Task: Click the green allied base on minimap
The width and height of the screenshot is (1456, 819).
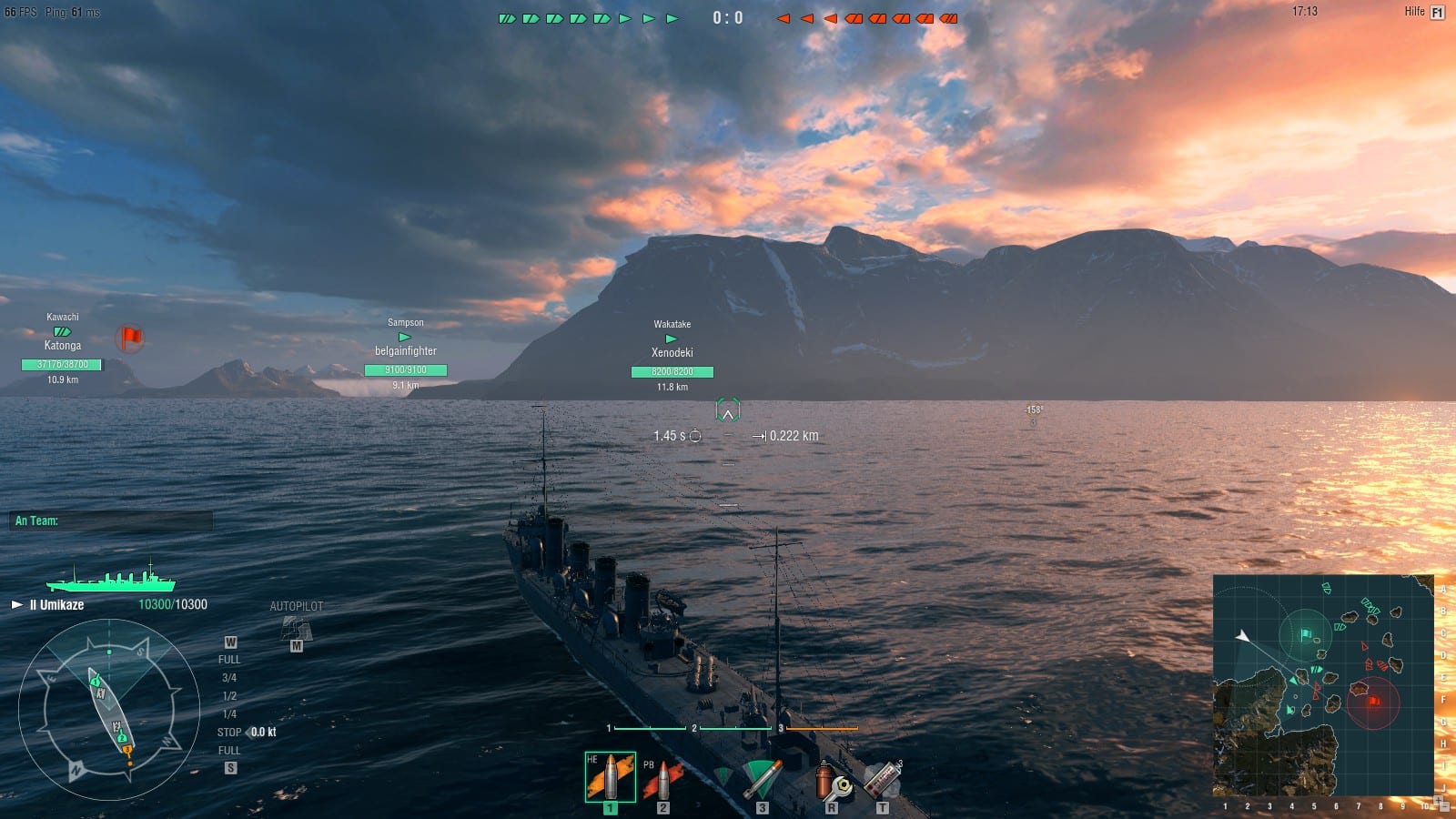Action: click(x=1306, y=634)
